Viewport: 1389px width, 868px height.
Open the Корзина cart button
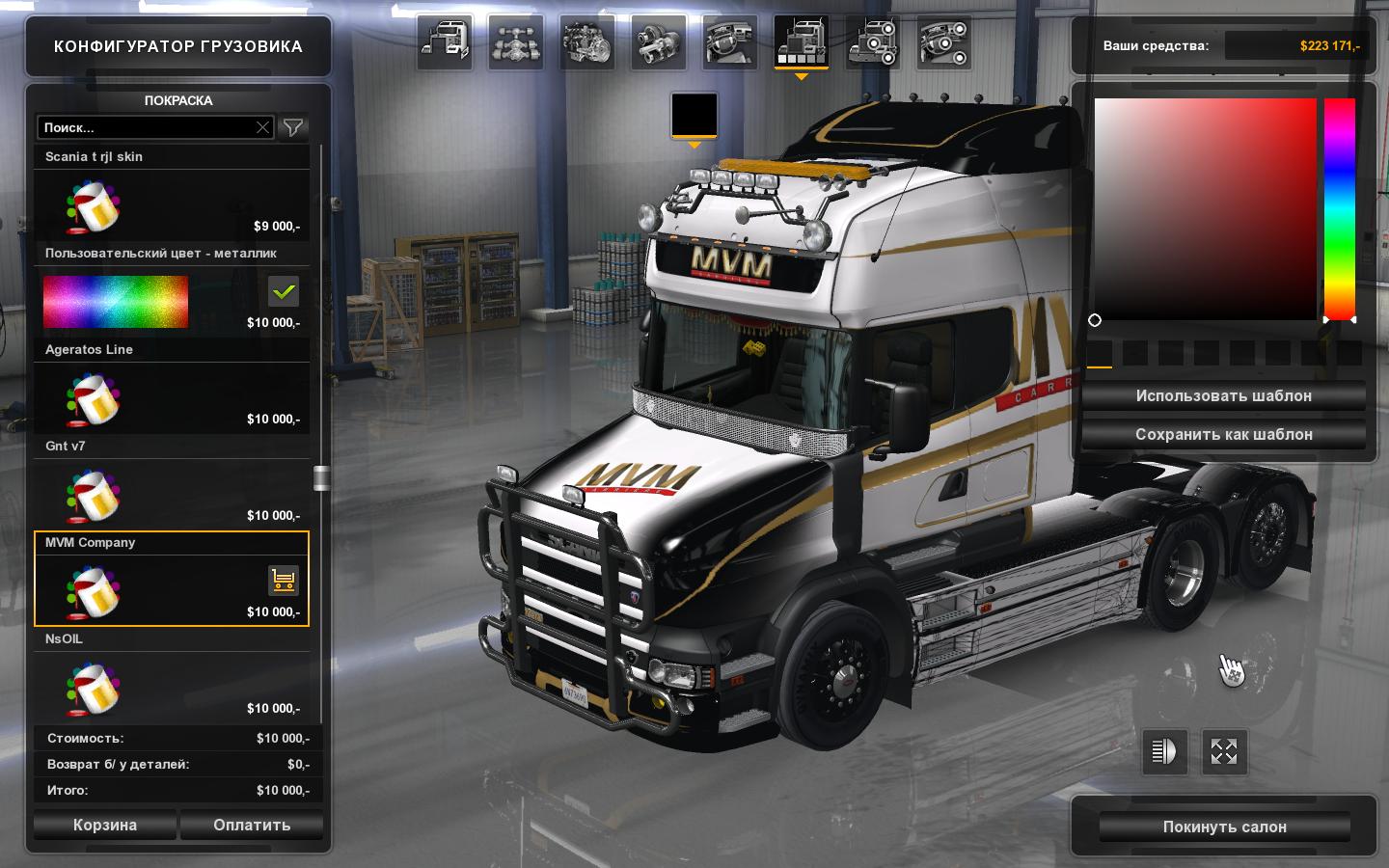click(x=105, y=826)
